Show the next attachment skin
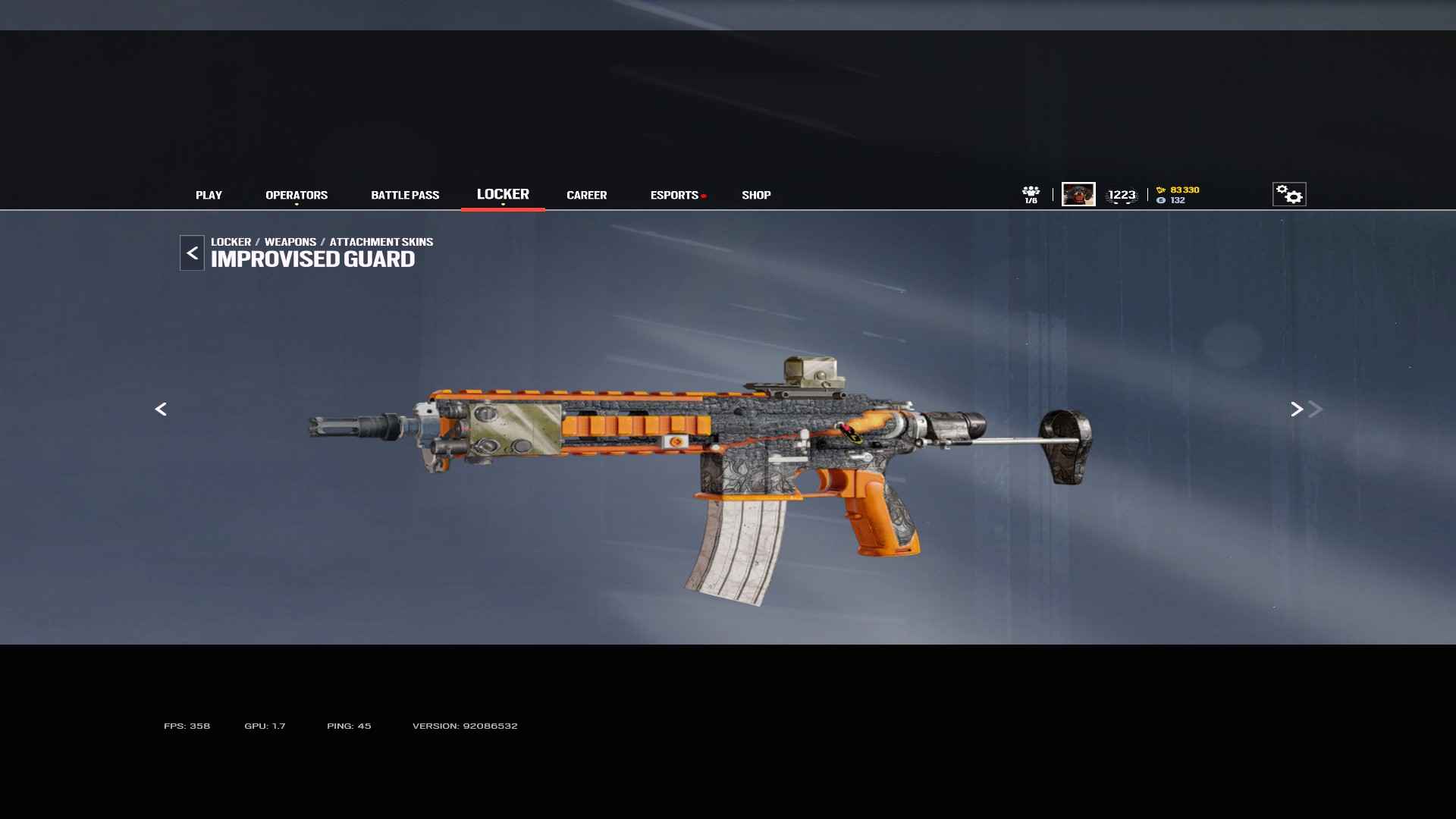The image size is (1456, 819). click(x=1297, y=409)
